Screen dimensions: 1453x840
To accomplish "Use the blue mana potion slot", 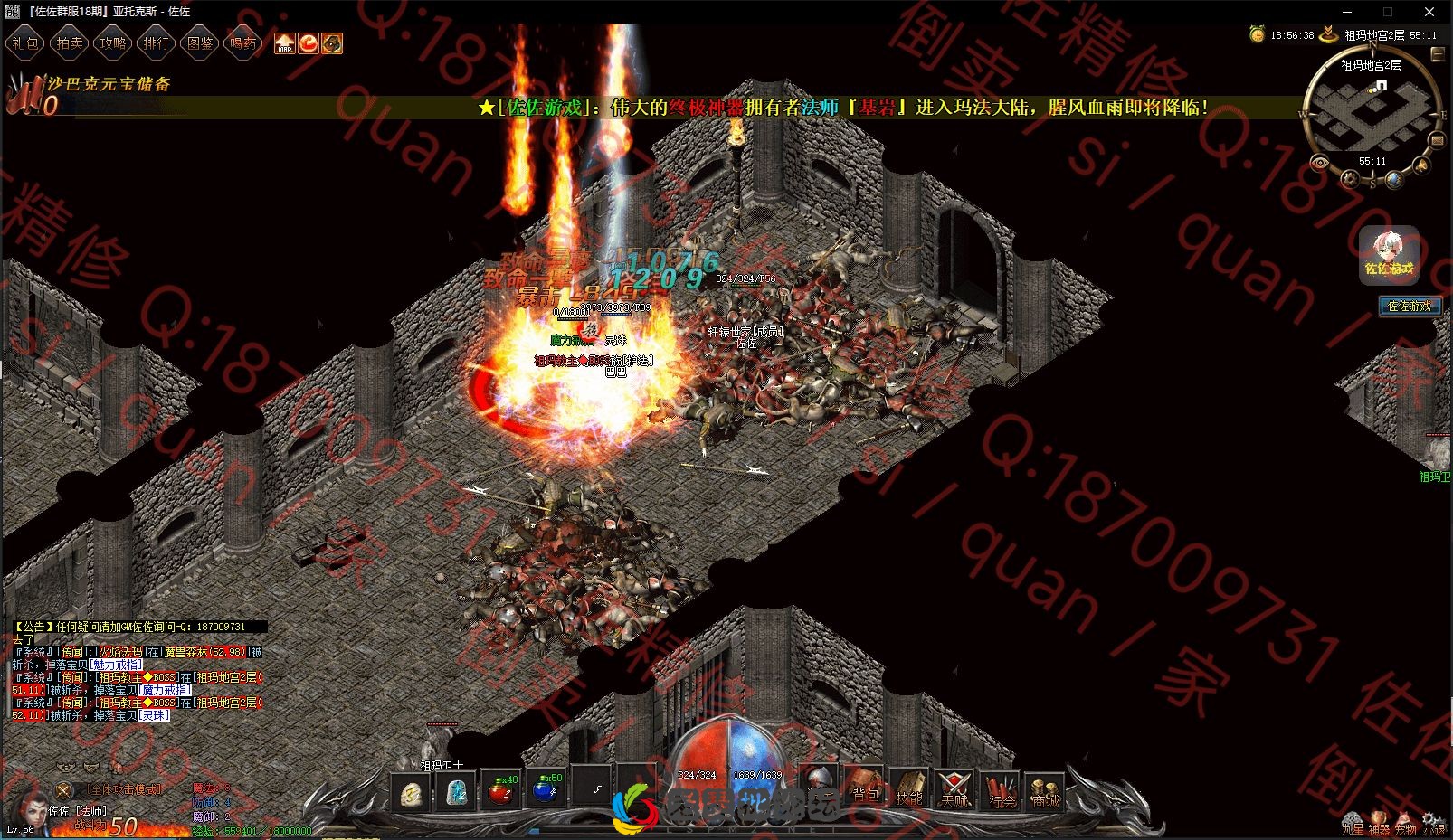I will [x=545, y=790].
